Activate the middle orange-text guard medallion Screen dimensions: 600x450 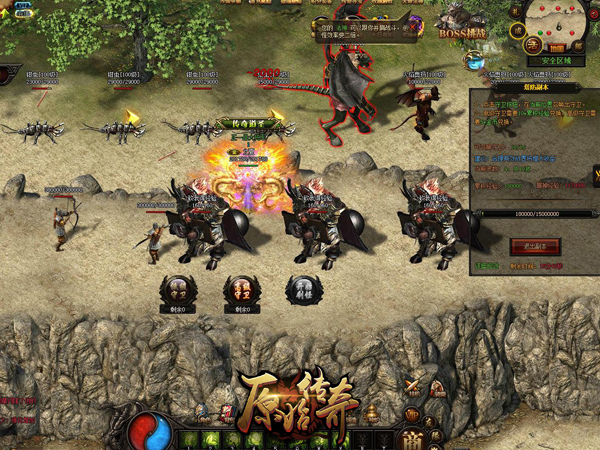click(x=241, y=290)
